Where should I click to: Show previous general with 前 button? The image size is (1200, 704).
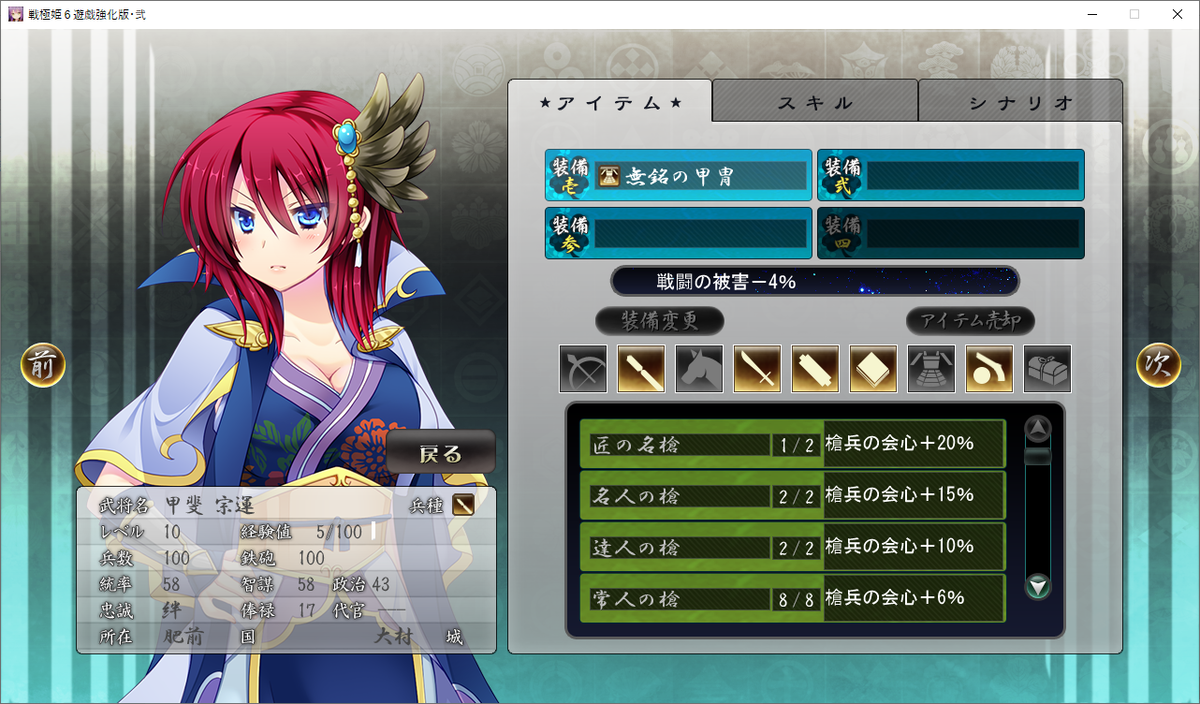coord(43,366)
